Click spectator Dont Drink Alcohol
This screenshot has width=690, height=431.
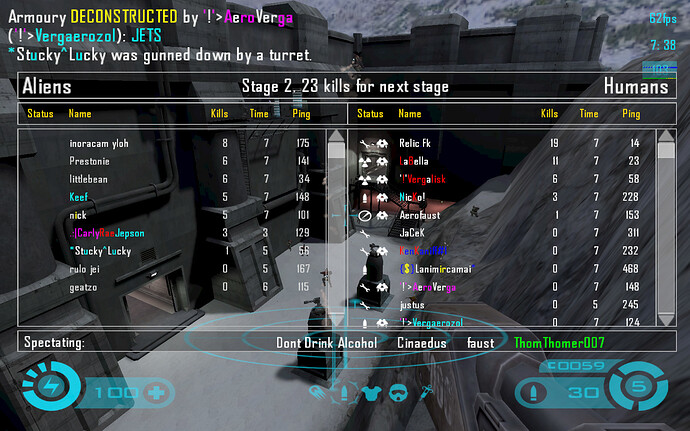[x=327, y=343]
